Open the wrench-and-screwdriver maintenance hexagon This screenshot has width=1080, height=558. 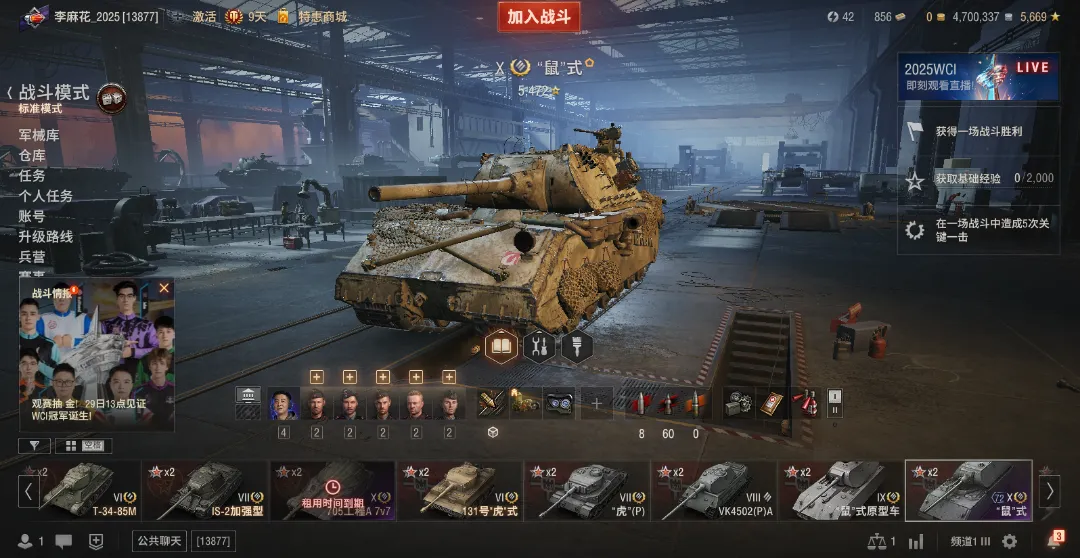(539, 347)
